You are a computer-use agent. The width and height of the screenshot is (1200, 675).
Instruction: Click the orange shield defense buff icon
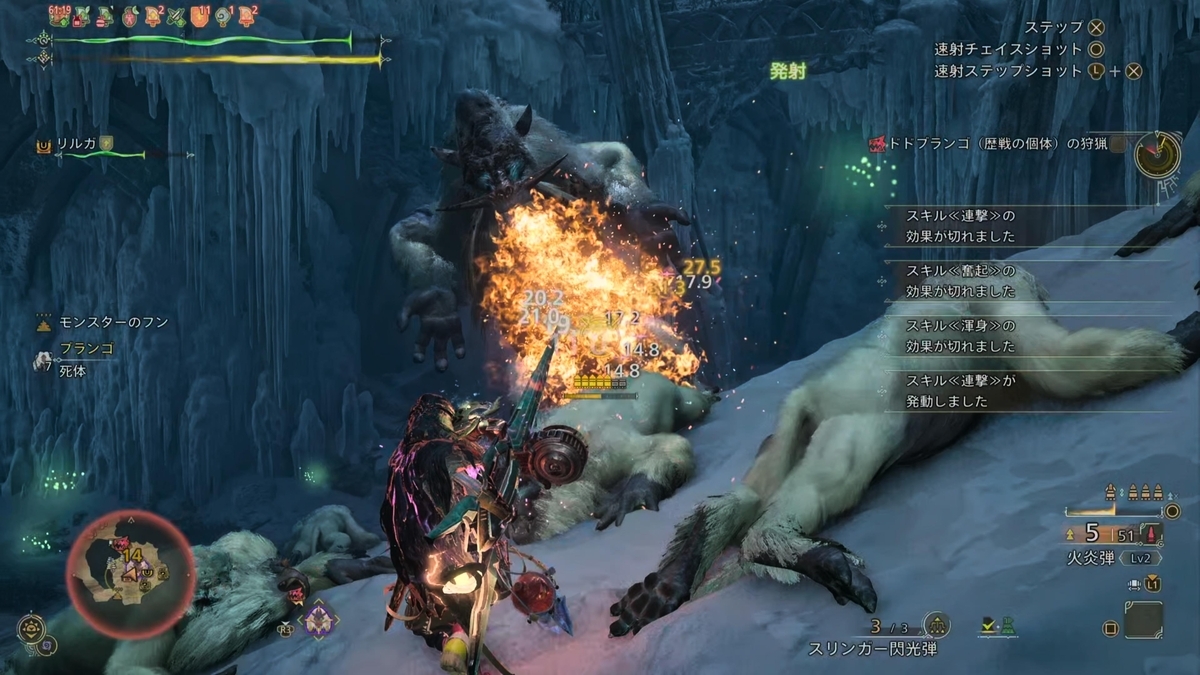pos(198,16)
